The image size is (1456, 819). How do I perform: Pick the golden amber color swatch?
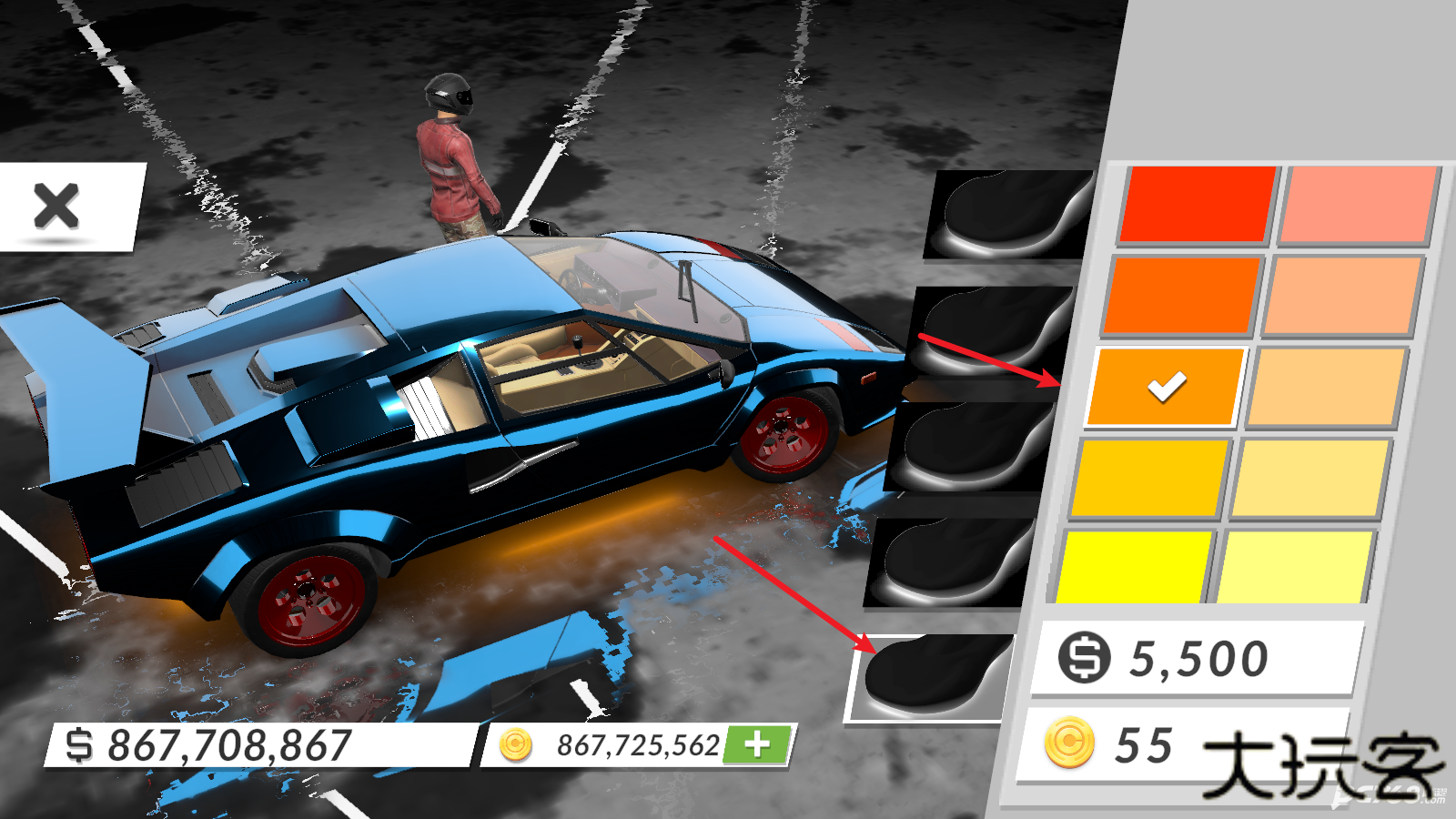point(1150,477)
